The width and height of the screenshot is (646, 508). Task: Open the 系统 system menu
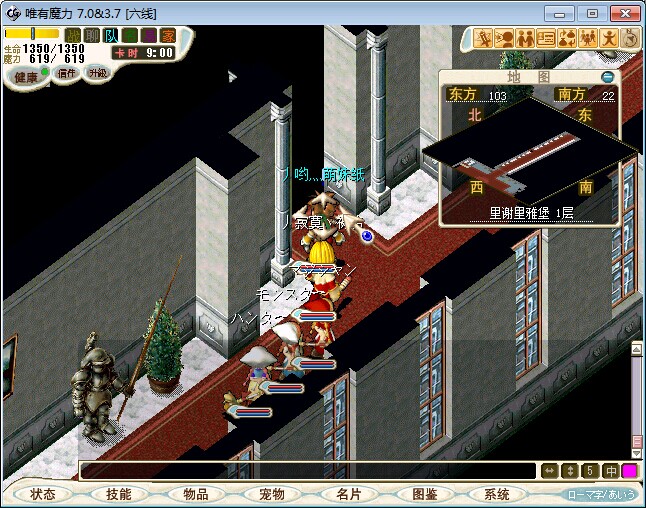pyautogui.click(x=497, y=494)
